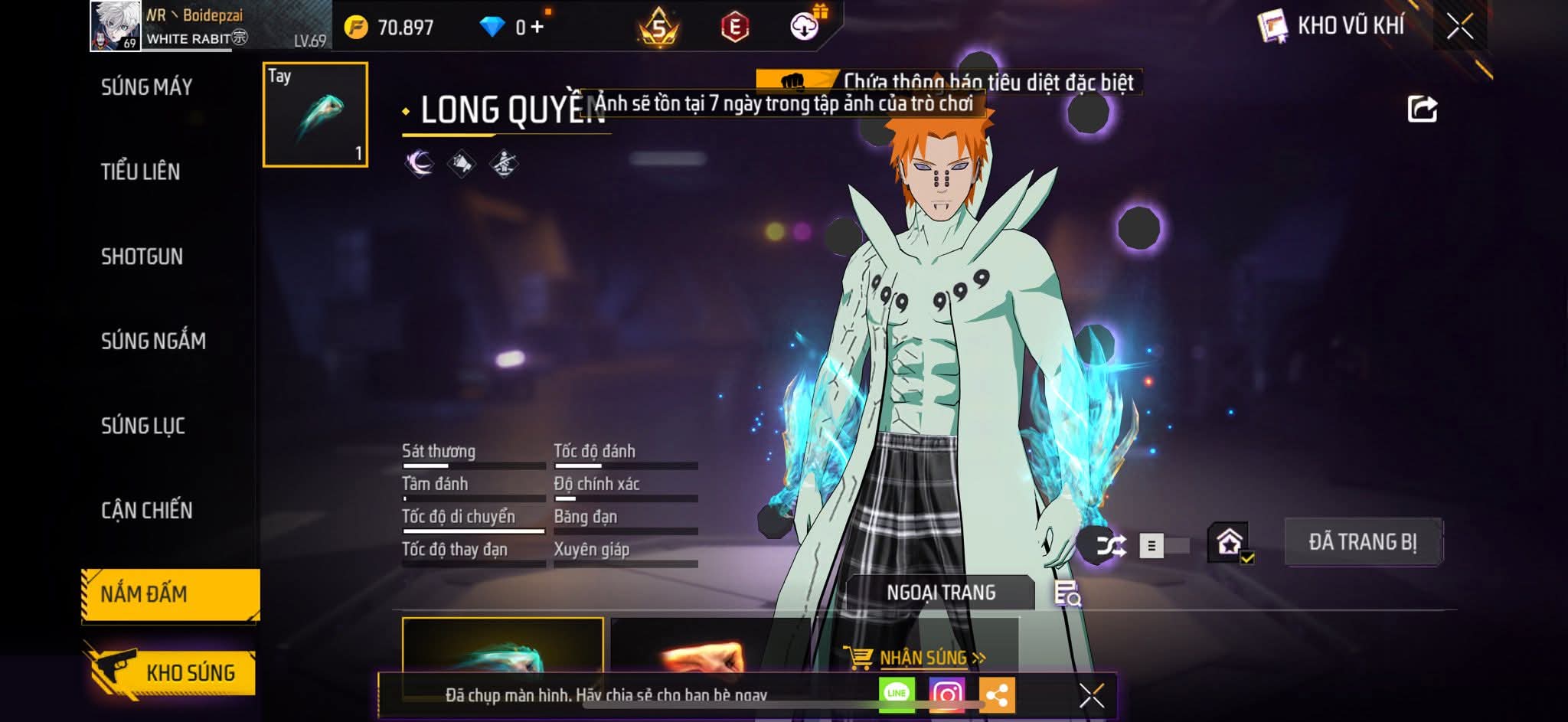Toggle the random skin shuffle icon

pos(1110,545)
